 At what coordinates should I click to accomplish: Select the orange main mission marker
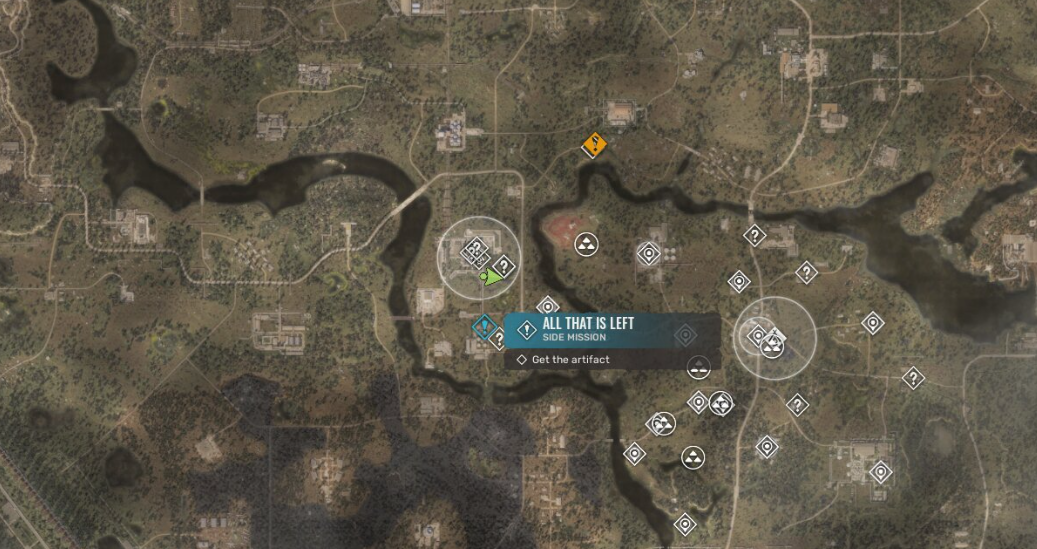[x=595, y=146]
